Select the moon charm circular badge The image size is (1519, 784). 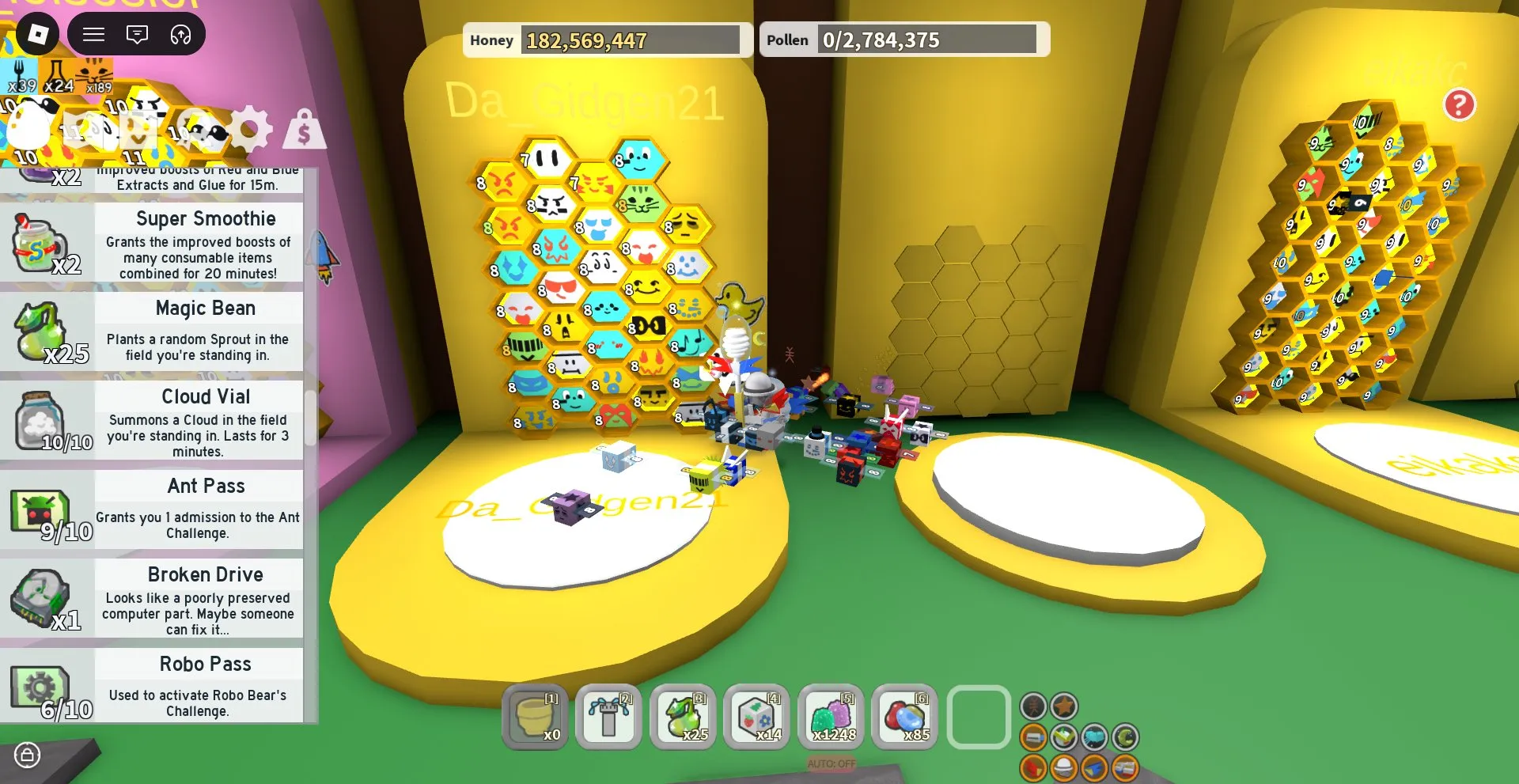(1127, 737)
